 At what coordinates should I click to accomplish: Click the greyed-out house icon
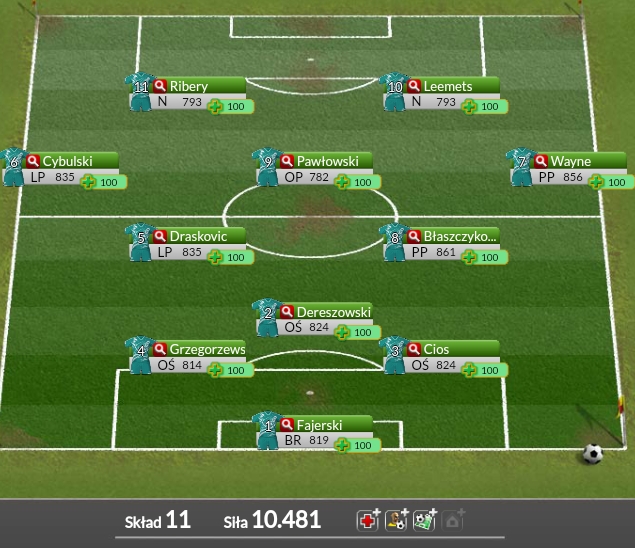point(454,520)
